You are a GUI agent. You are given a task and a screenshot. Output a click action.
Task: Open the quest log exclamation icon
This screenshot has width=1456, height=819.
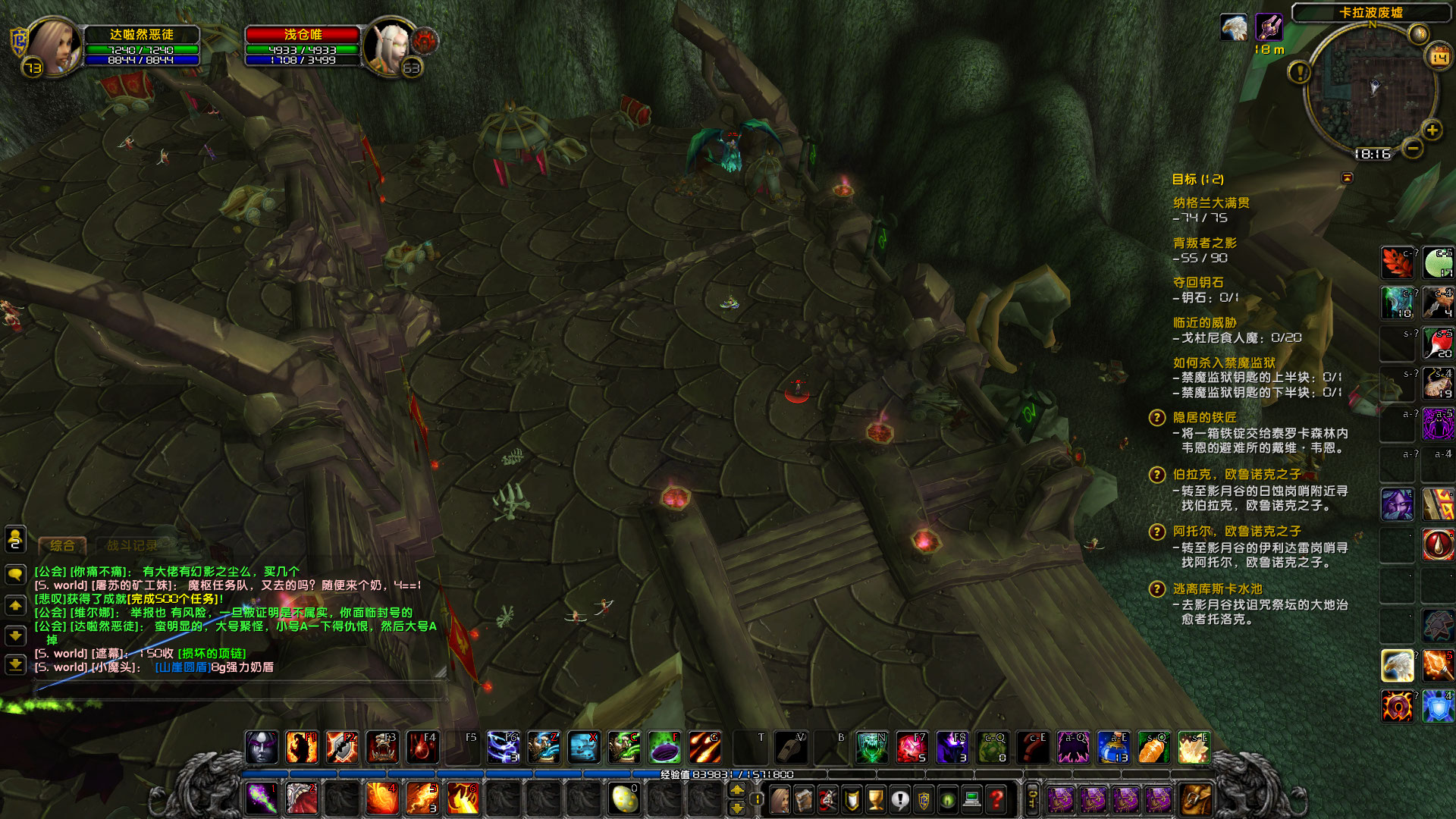(x=899, y=799)
